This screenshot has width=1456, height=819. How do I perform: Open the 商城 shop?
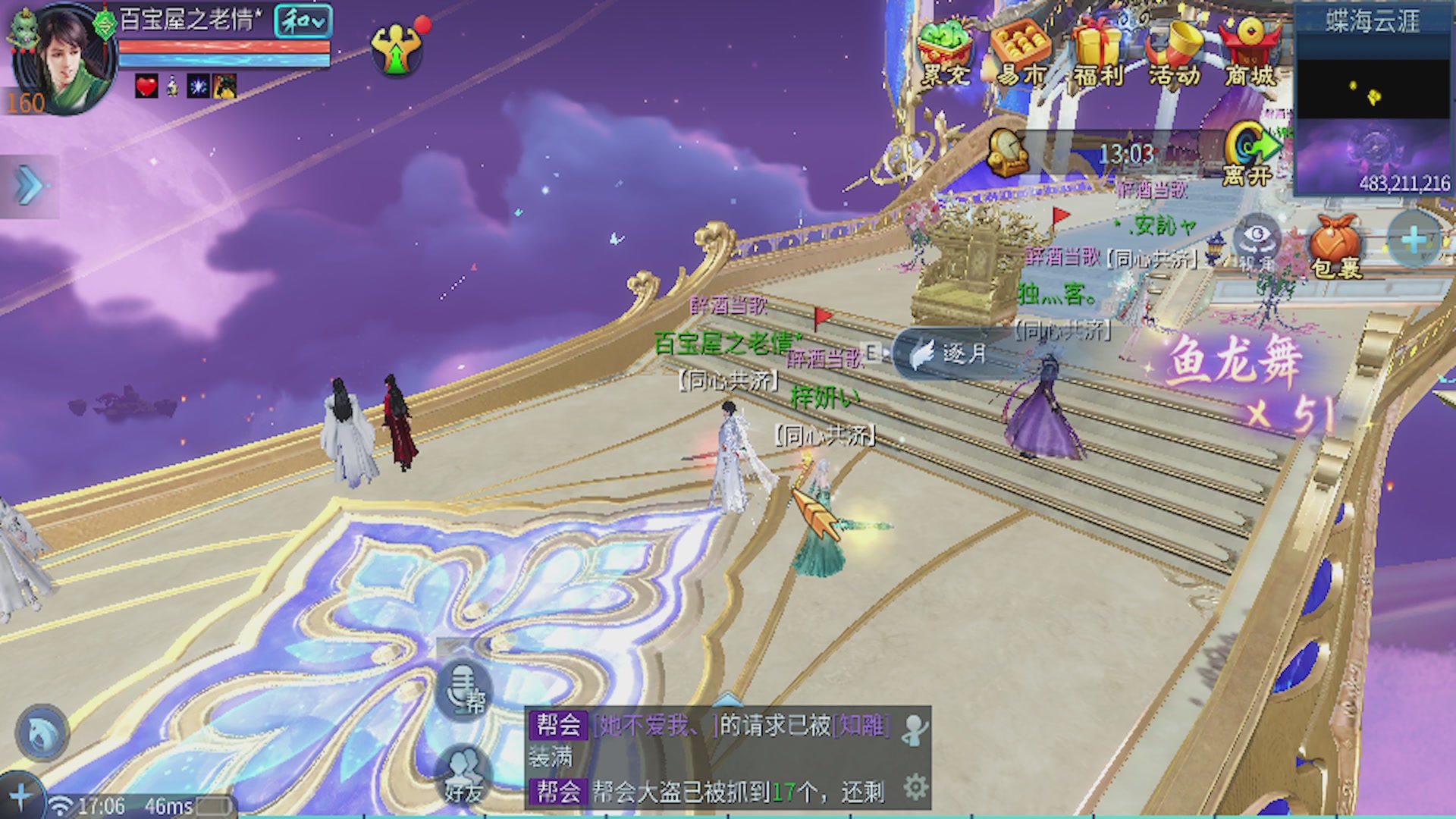coord(1250,52)
